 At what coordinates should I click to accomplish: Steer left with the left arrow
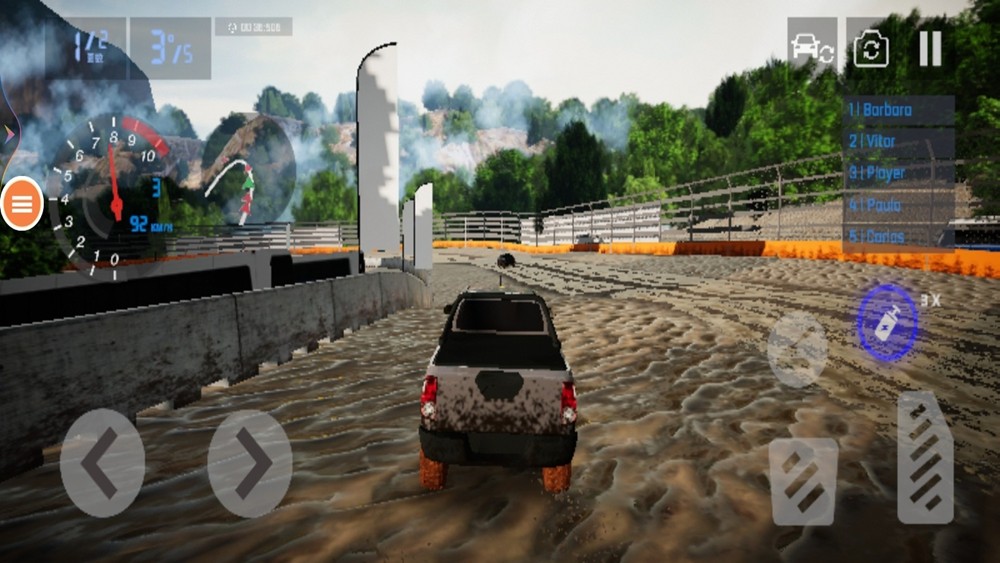[x=102, y=462]
